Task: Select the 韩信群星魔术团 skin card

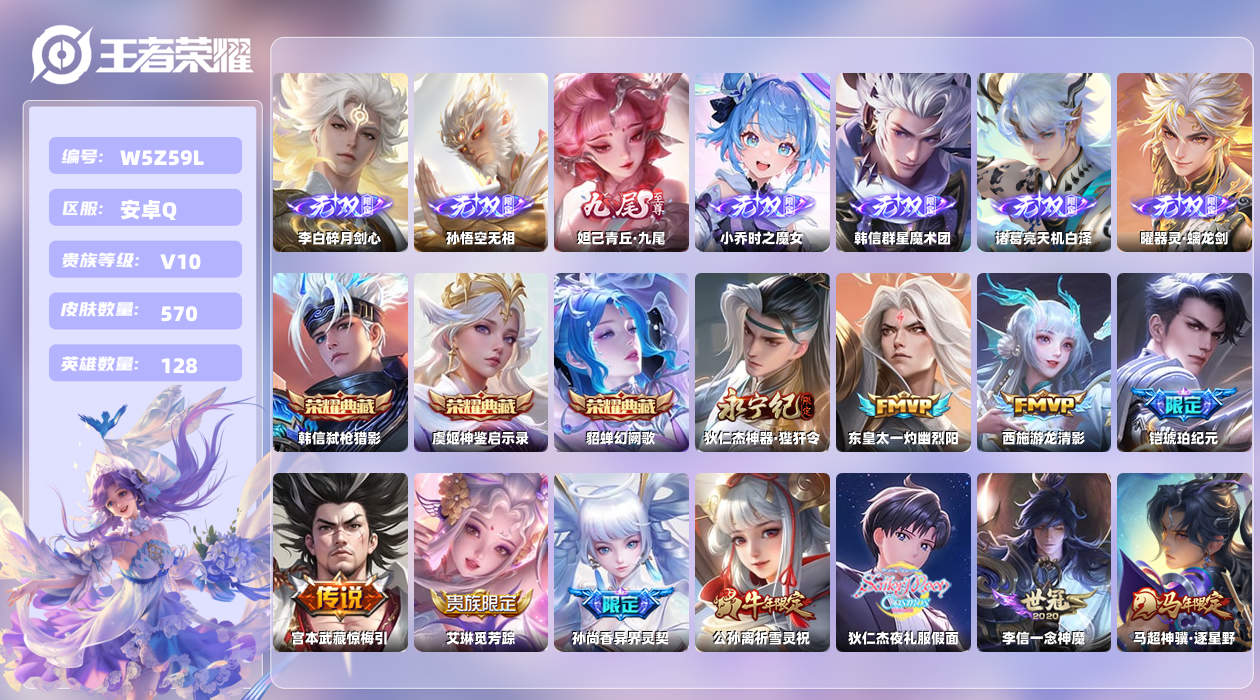Action: [903, 162]
